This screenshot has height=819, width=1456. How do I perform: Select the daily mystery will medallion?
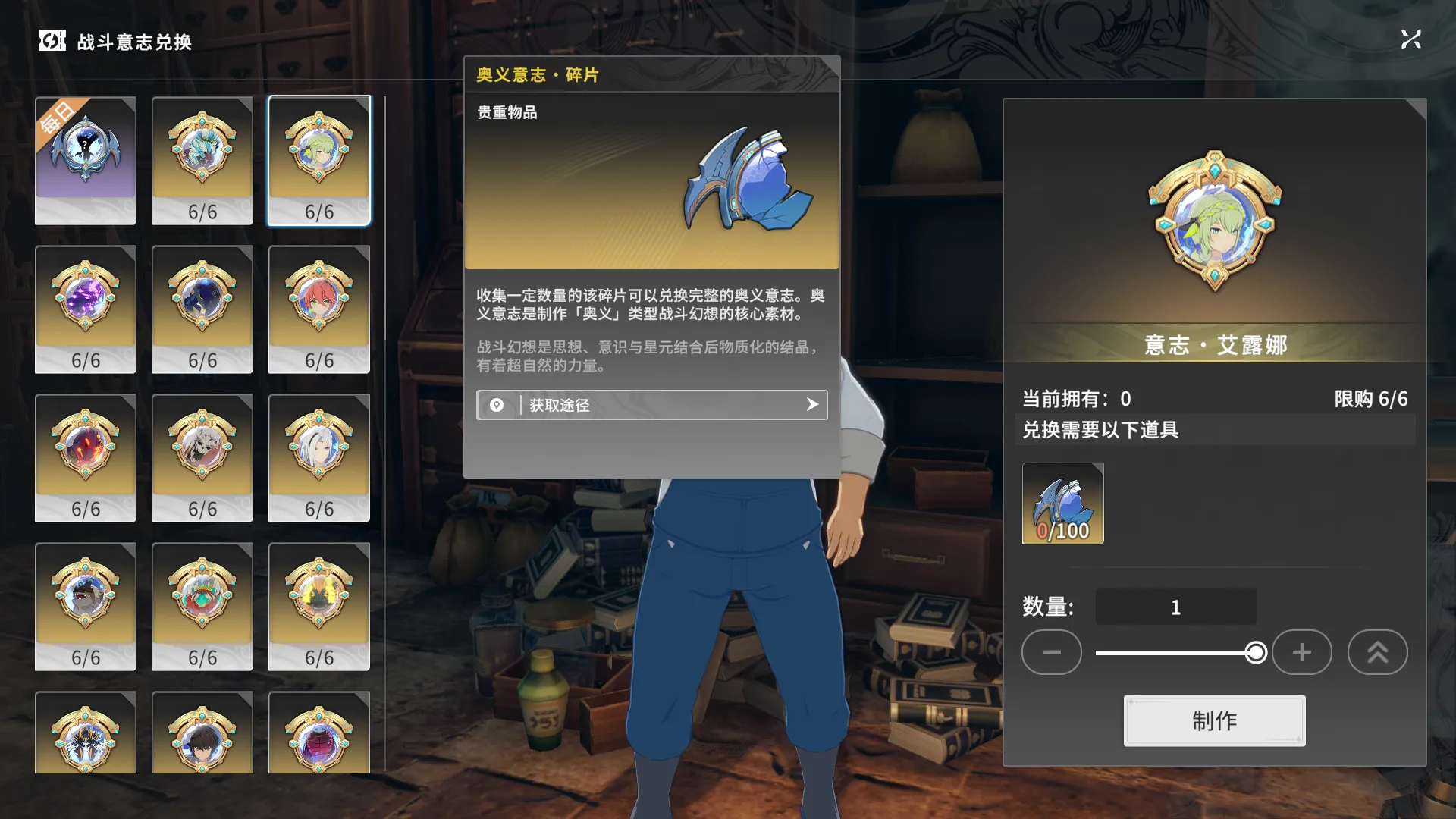click(x=86, y=160)
